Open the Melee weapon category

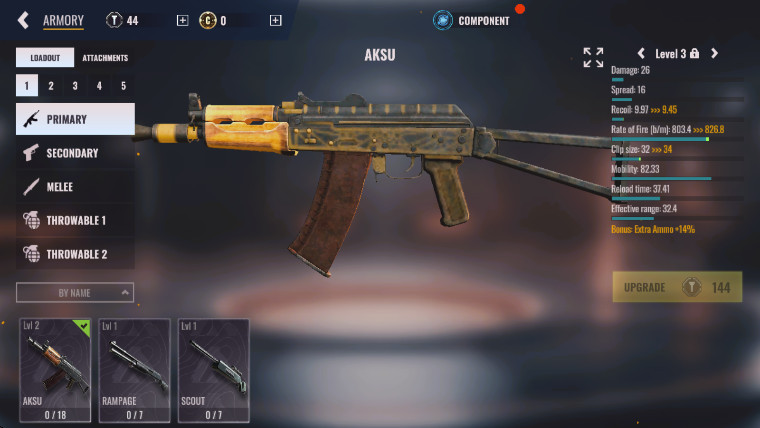[75, 187]
